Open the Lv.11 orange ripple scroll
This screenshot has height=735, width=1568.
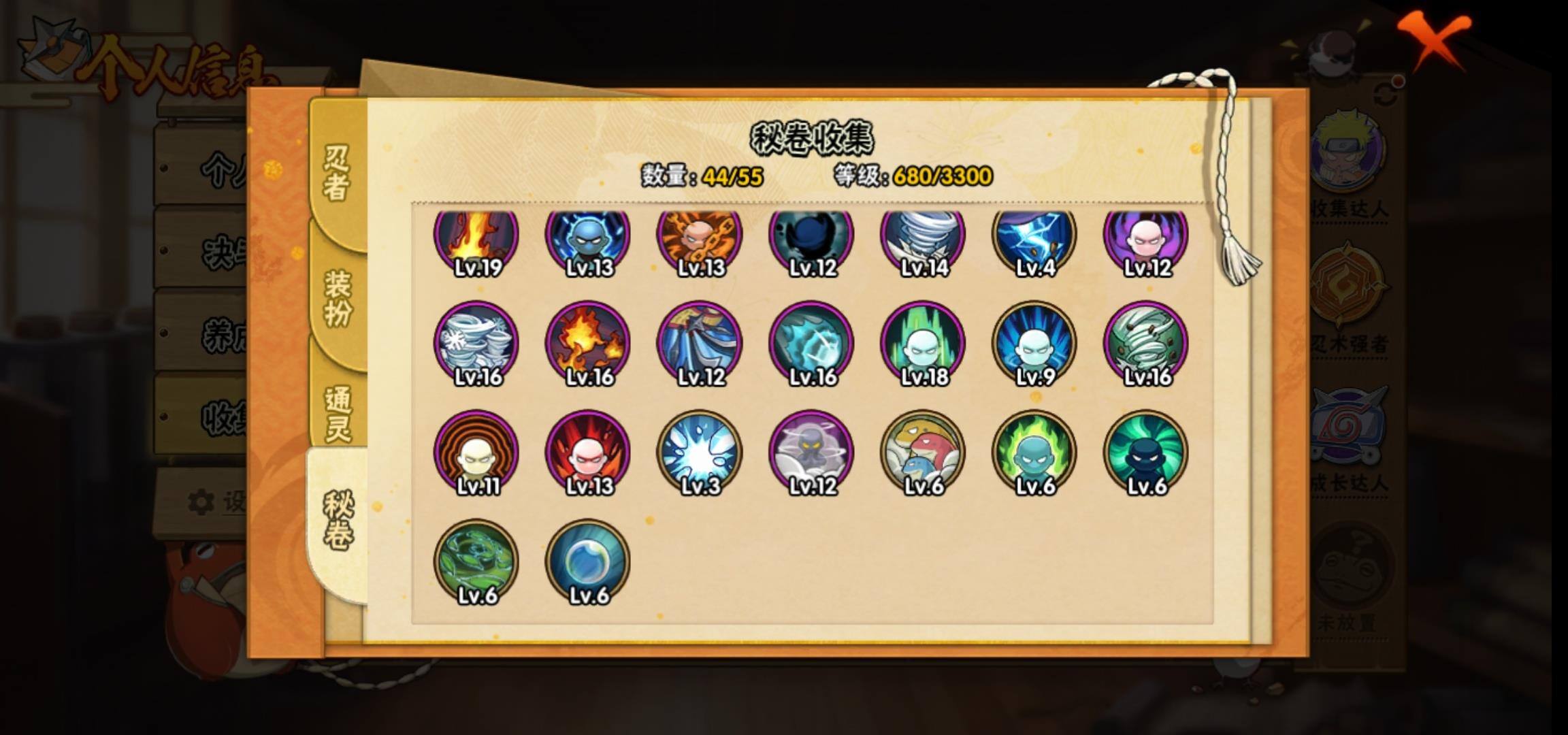click(476, 453)
